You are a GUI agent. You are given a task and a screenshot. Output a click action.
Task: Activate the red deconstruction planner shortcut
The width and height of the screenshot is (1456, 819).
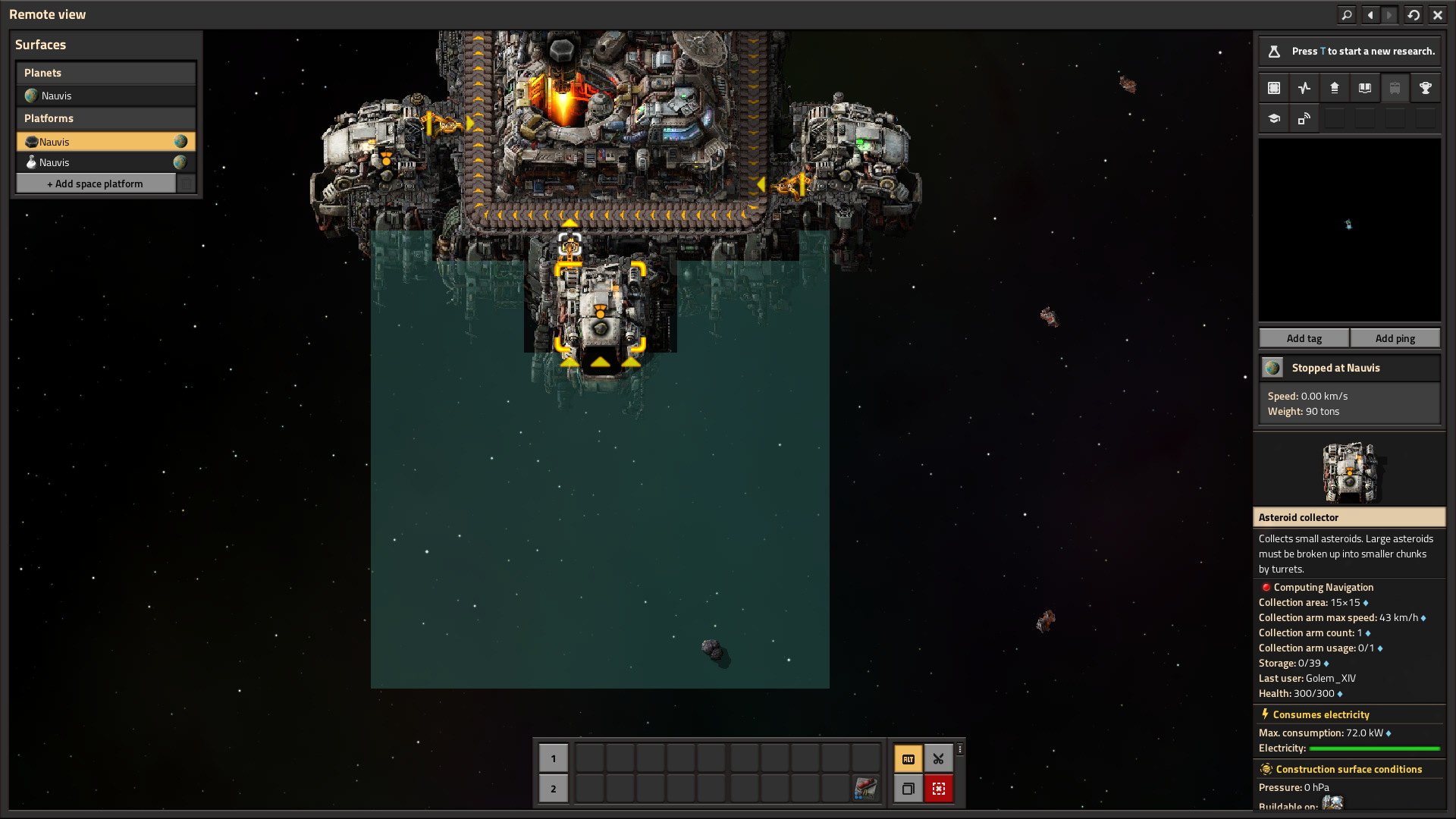(938, 789)
